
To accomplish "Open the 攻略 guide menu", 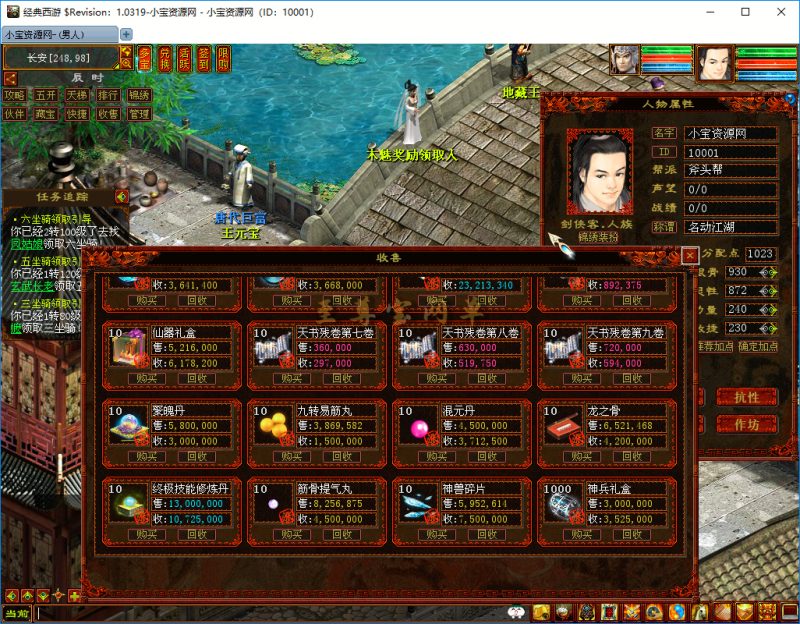I will [x=15, y=96].
